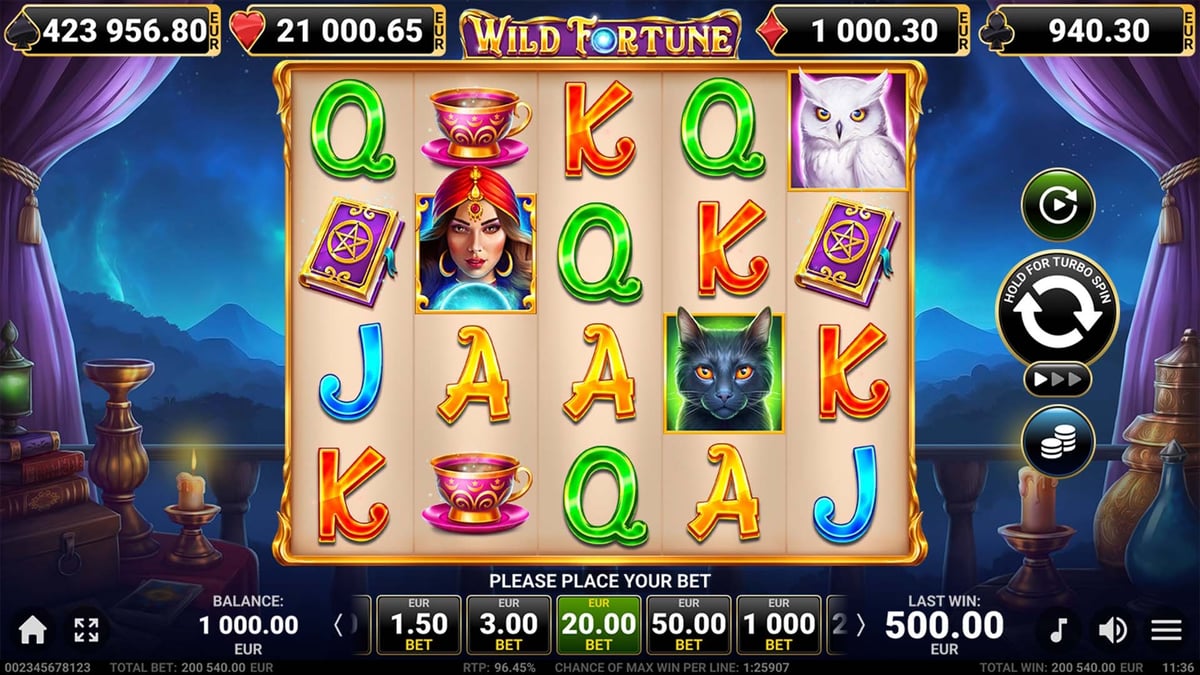1200x675 pixels.
Task: Open the hamburger menu
Action: tap(1166, 630)
